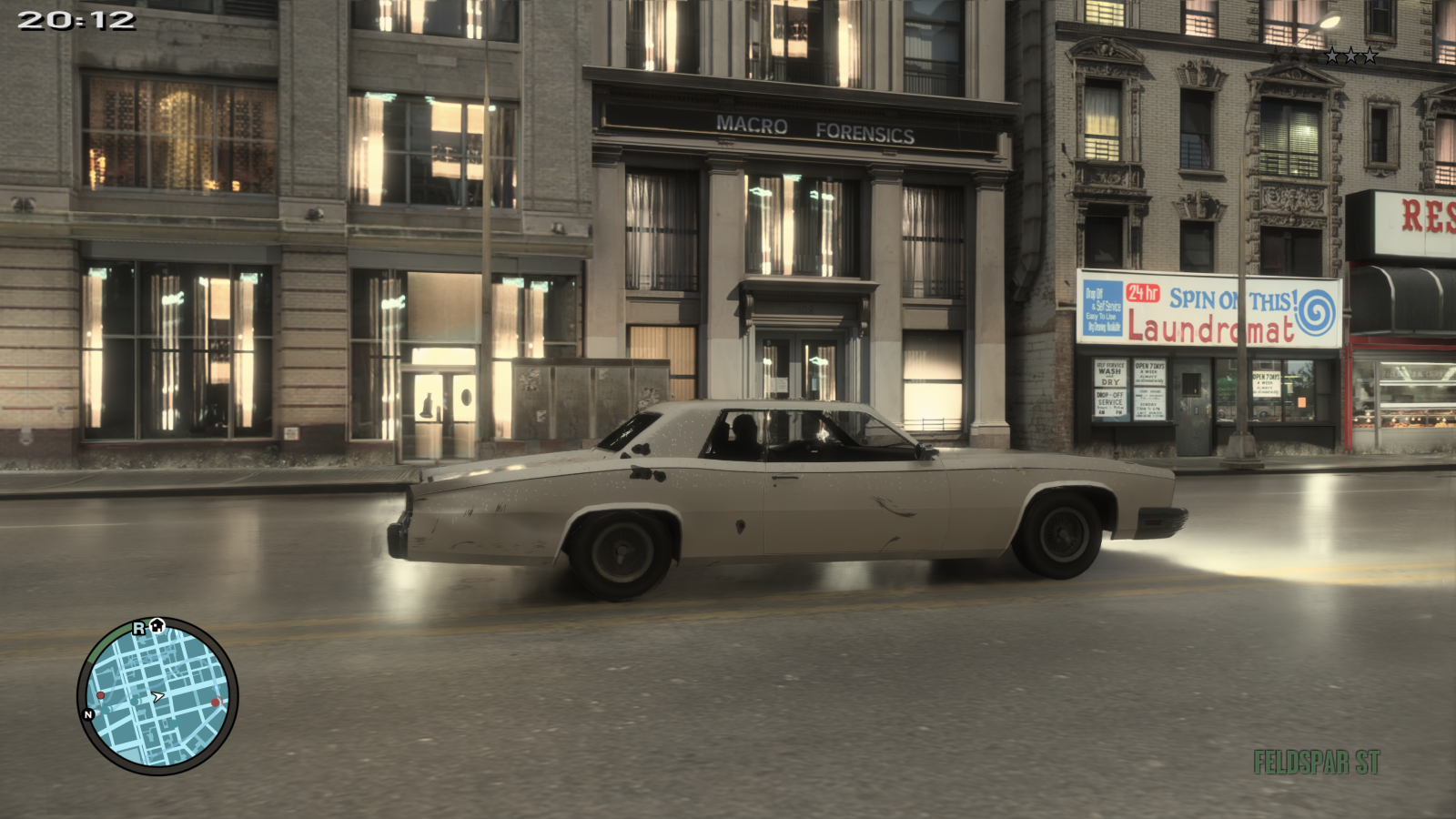Click the red 24 hr badge on the Laundromat sign
Image resolution: width=1456 pixels, height=819 pixels.
(x=1144, y=293)
